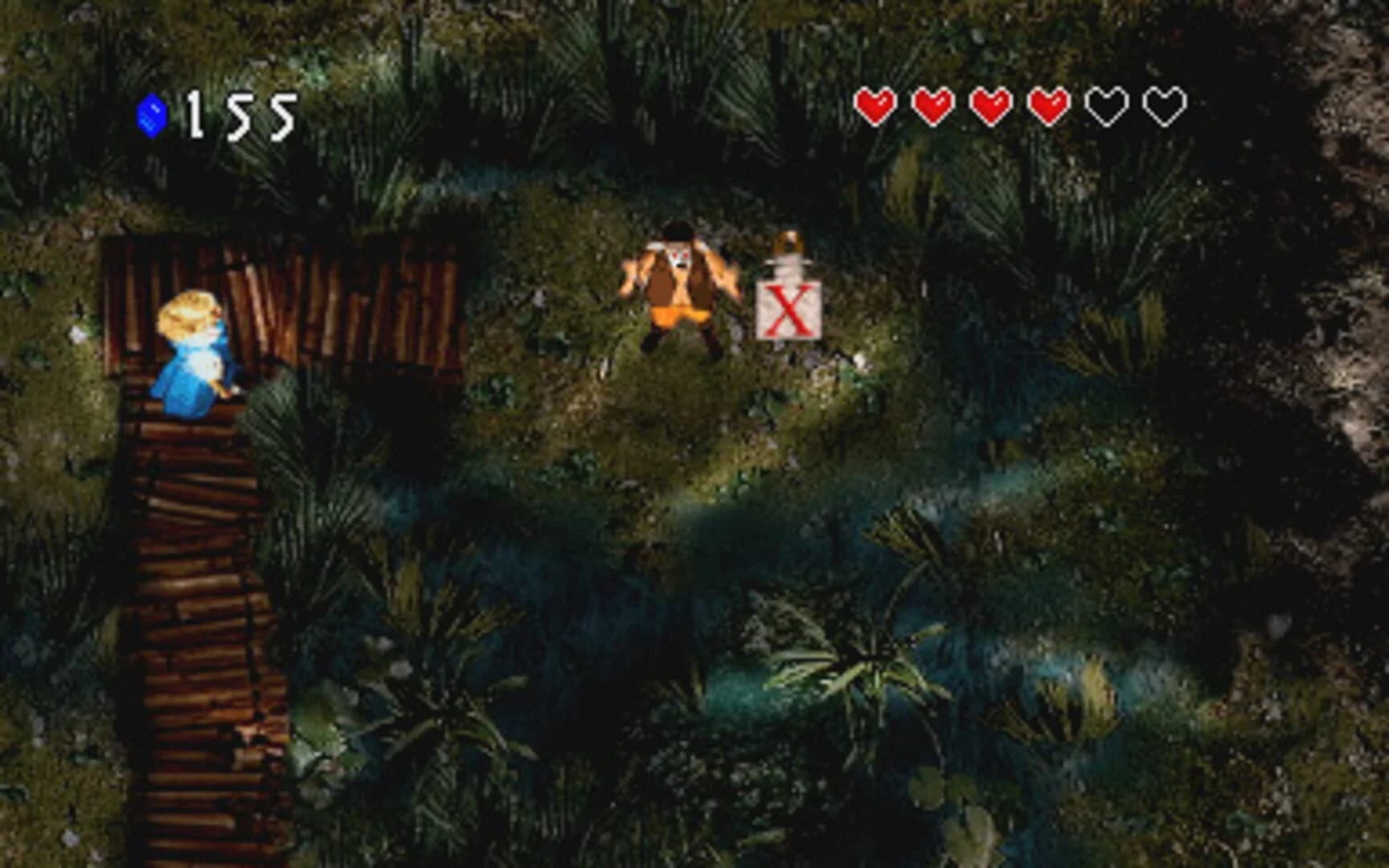Click the last empty heart outline
This screenshot has height=868, width=1389.
coord(1165,104)
